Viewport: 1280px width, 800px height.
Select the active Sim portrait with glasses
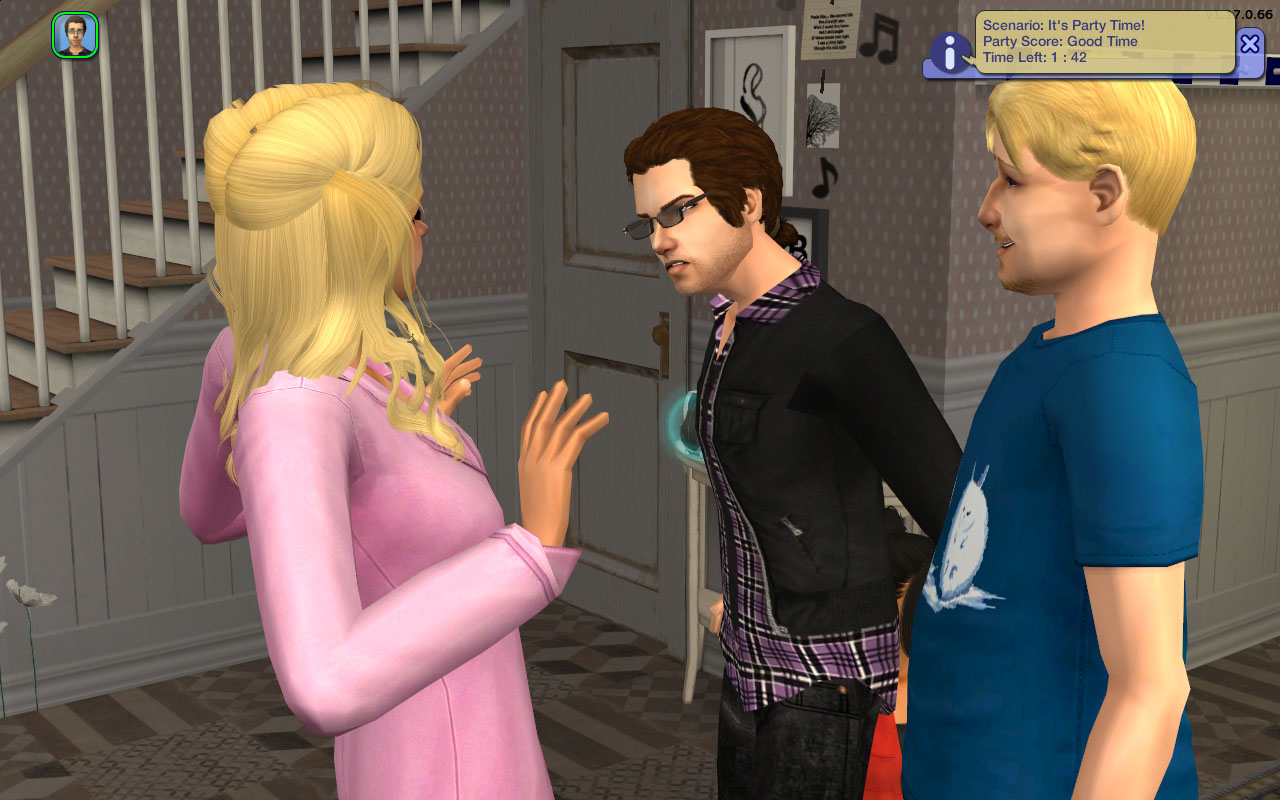coord(75,35)
